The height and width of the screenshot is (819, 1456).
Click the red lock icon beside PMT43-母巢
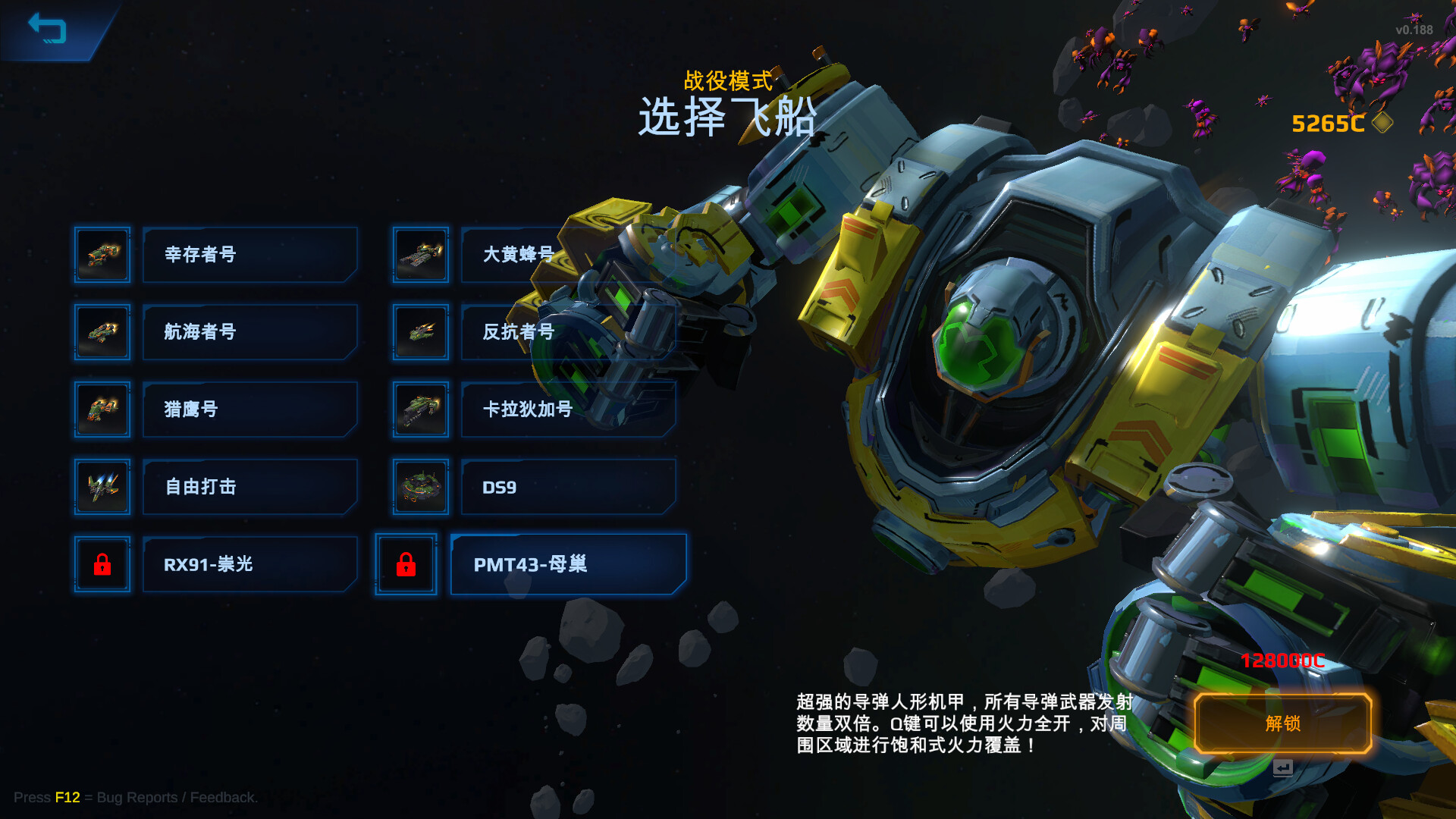(406, 564)
